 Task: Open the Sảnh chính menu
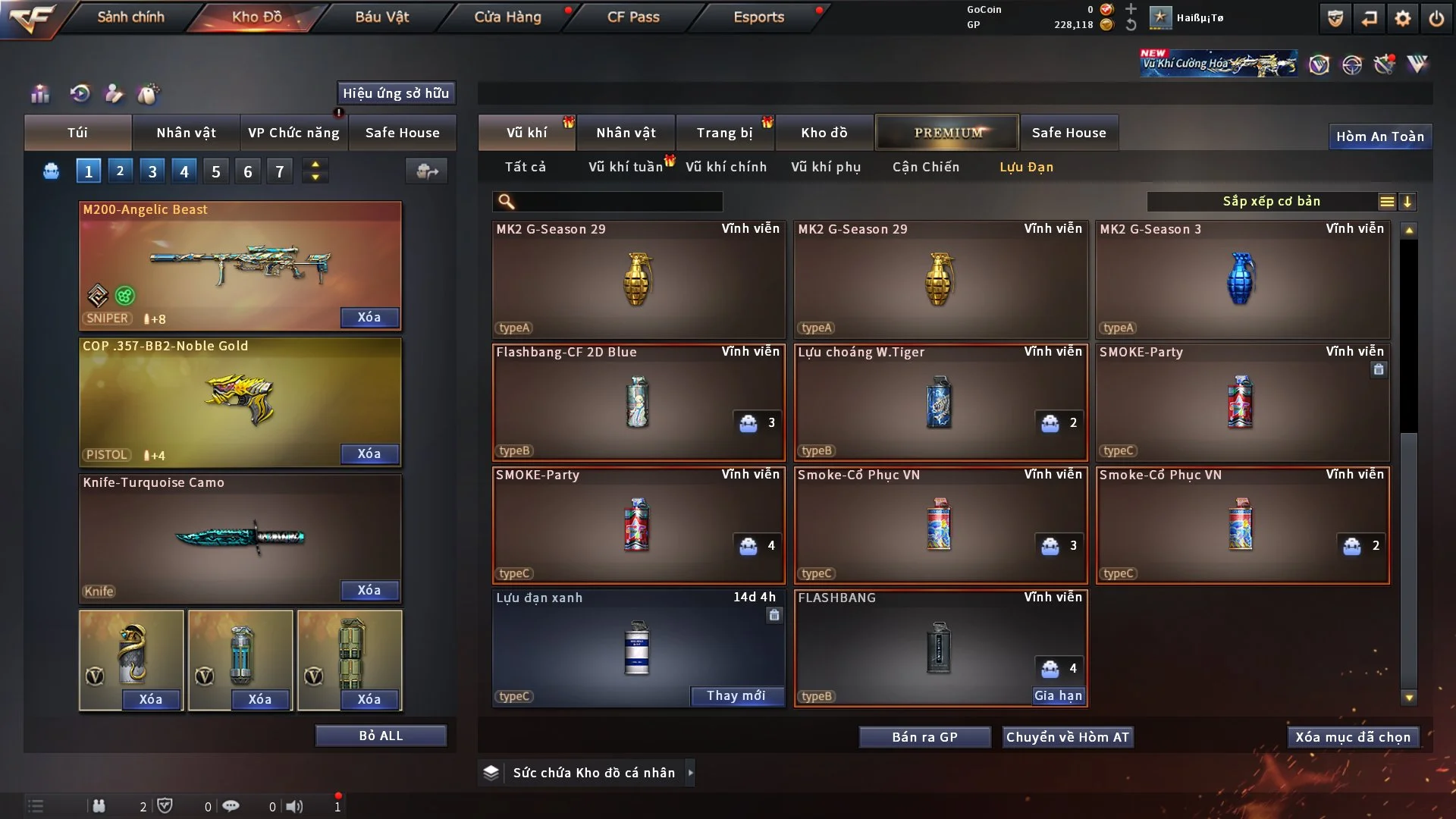(x=130, y=17)
